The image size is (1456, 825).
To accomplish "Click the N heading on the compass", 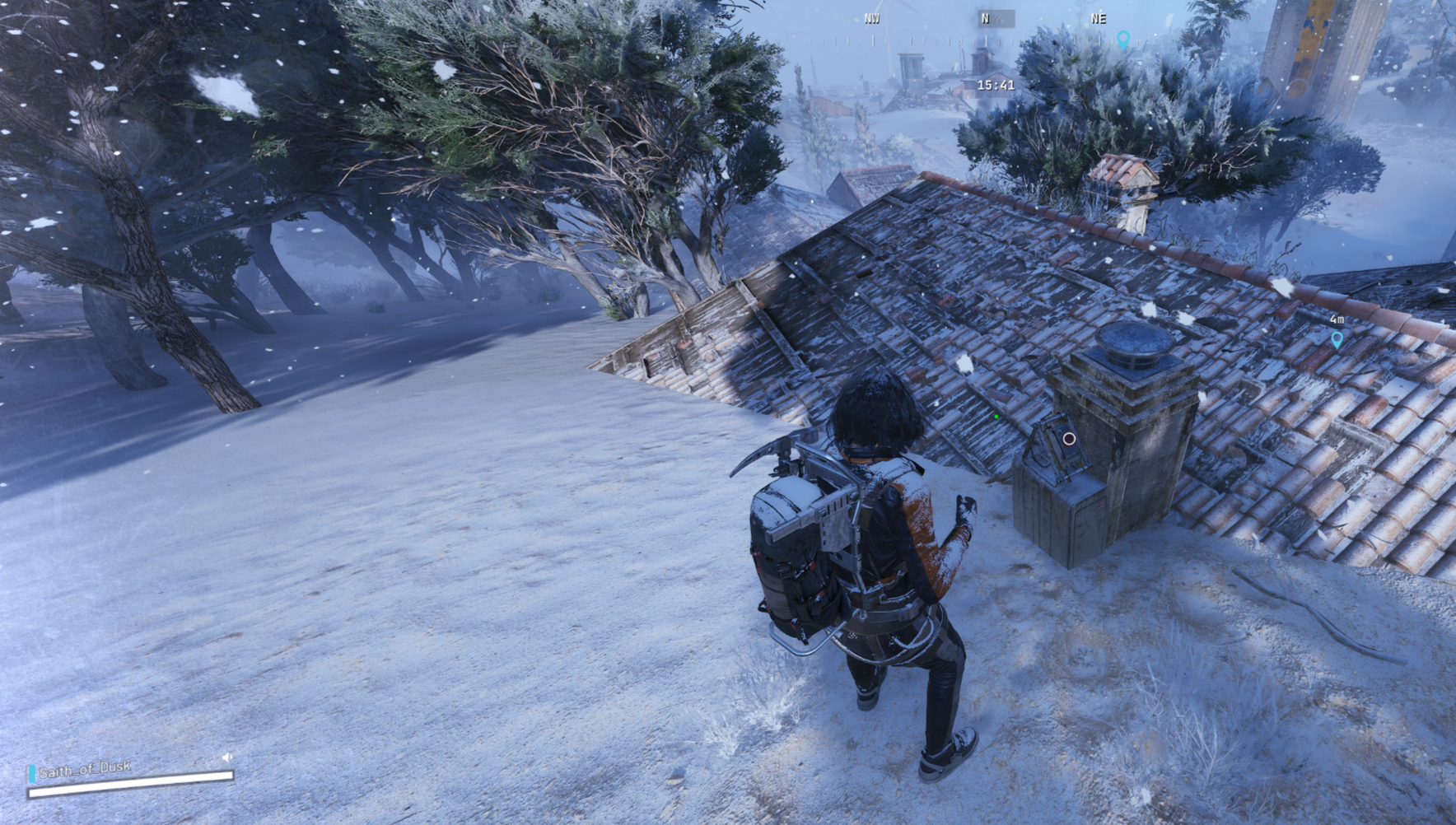I will [x=985, y=18].
